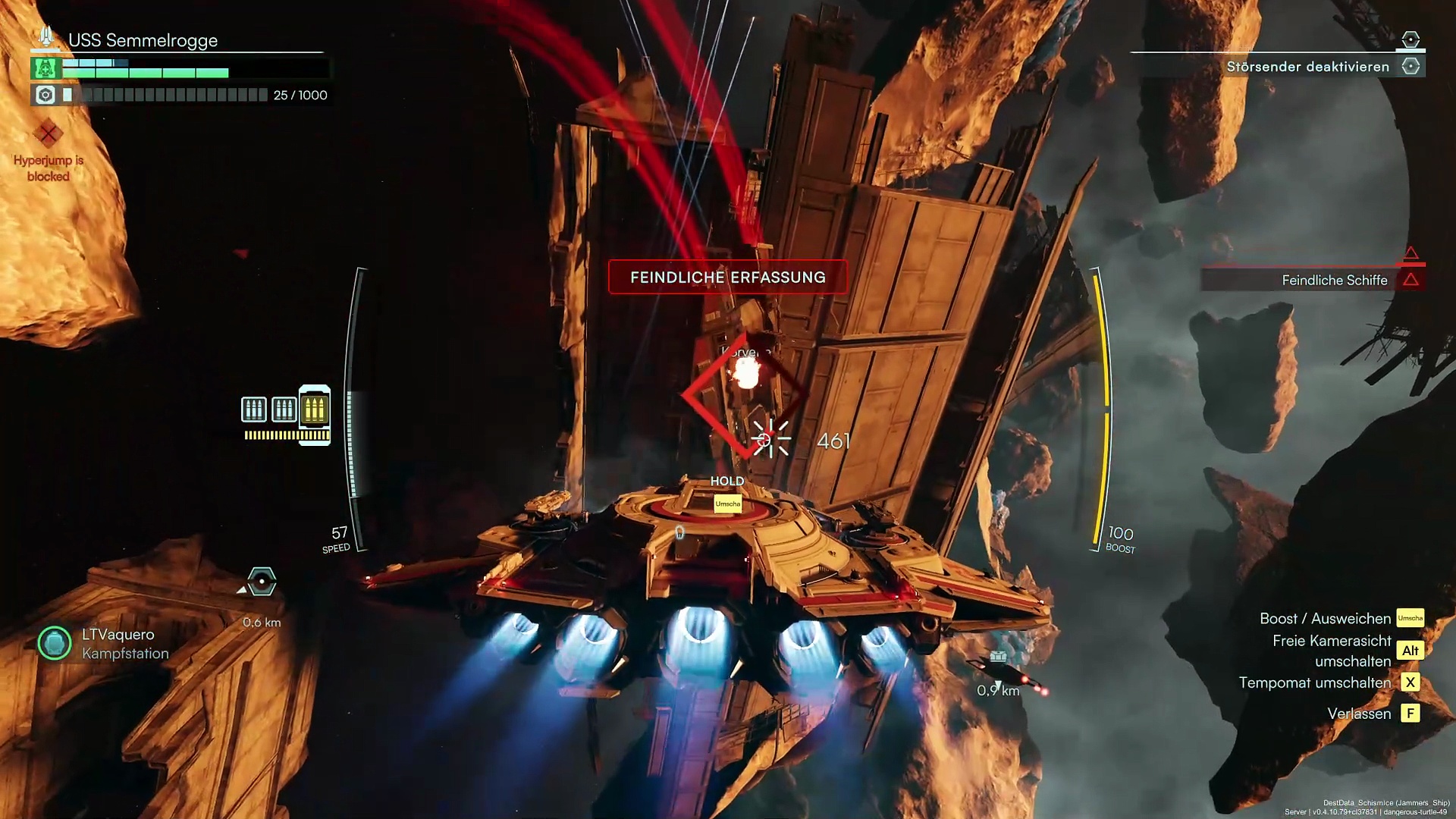Select the Störsender deaktivieren objective tracker
Screen dimensions: 1456x819
click(1308, 67)
